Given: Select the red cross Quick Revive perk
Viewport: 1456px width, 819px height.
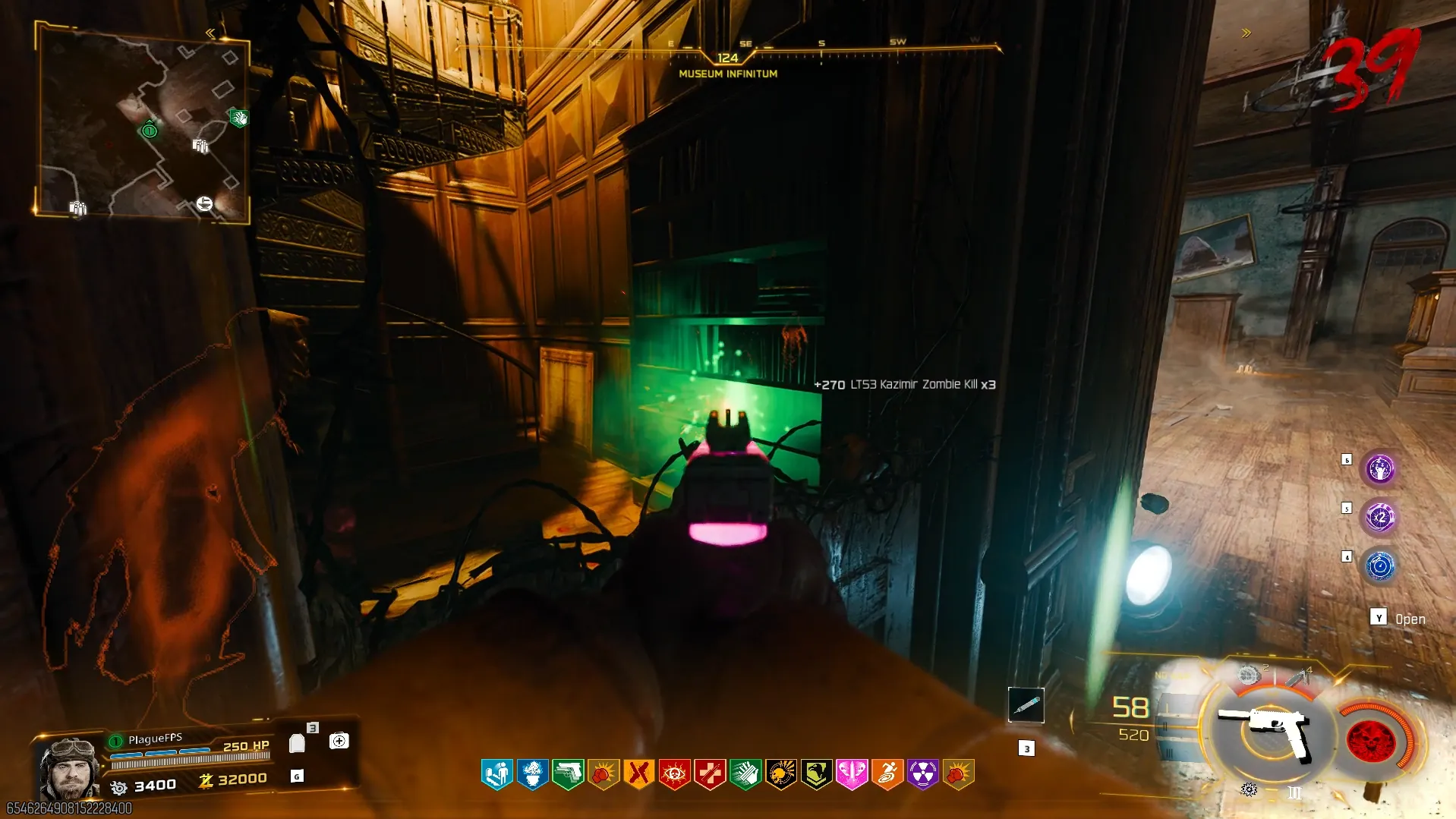Looking at the screenshot, I should (x=710, y=775).
